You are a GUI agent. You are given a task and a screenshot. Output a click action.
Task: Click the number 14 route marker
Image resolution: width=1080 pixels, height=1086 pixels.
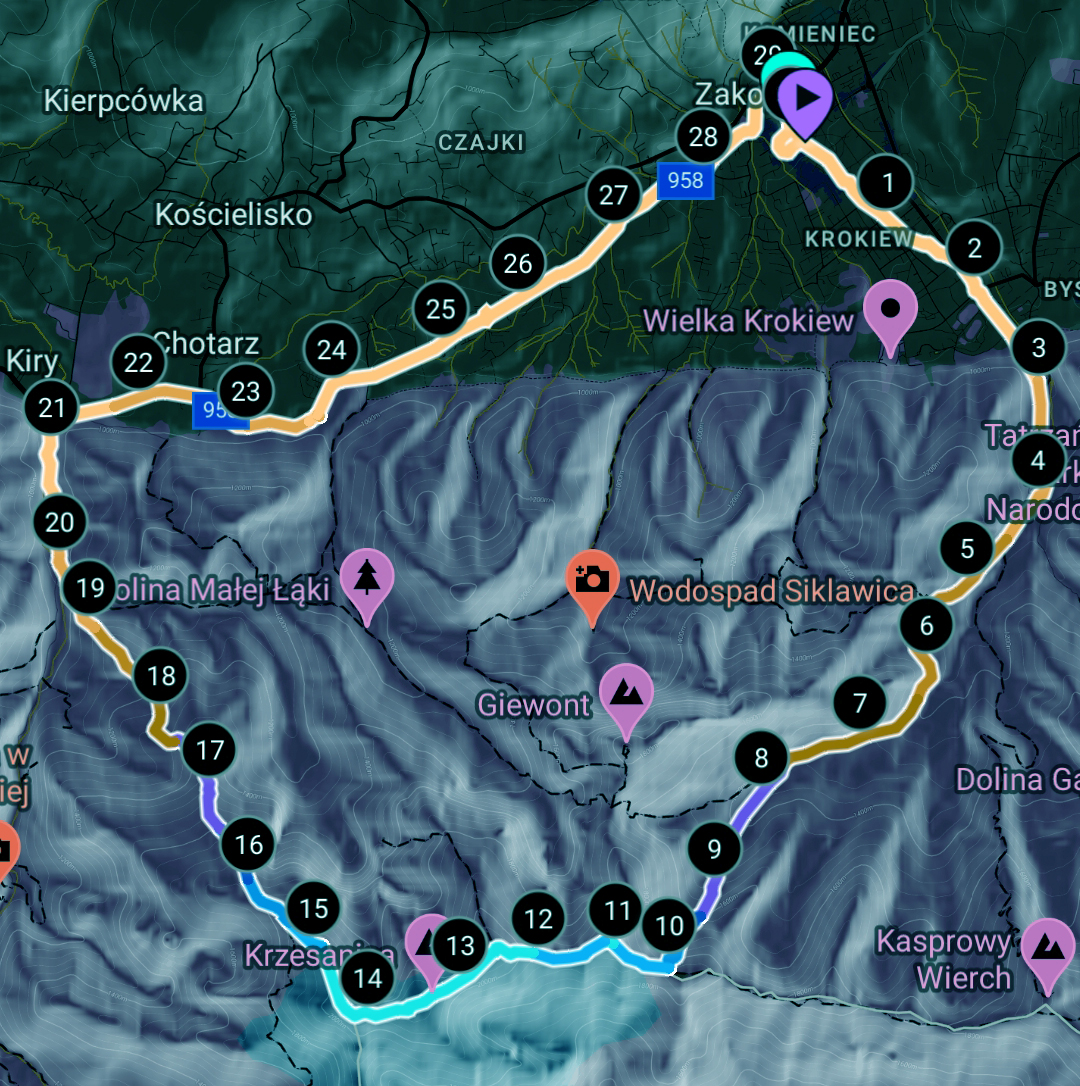click(369, 977)
